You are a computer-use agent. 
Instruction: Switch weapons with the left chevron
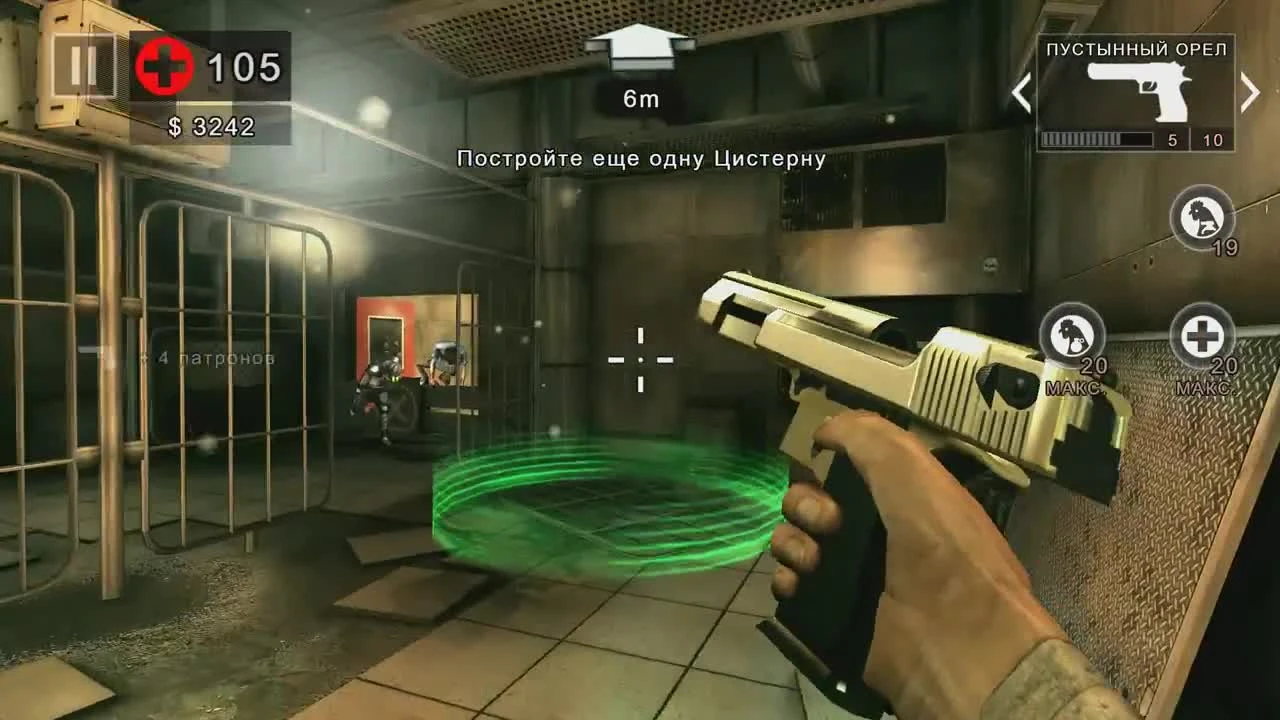(x=1022, y=93)
